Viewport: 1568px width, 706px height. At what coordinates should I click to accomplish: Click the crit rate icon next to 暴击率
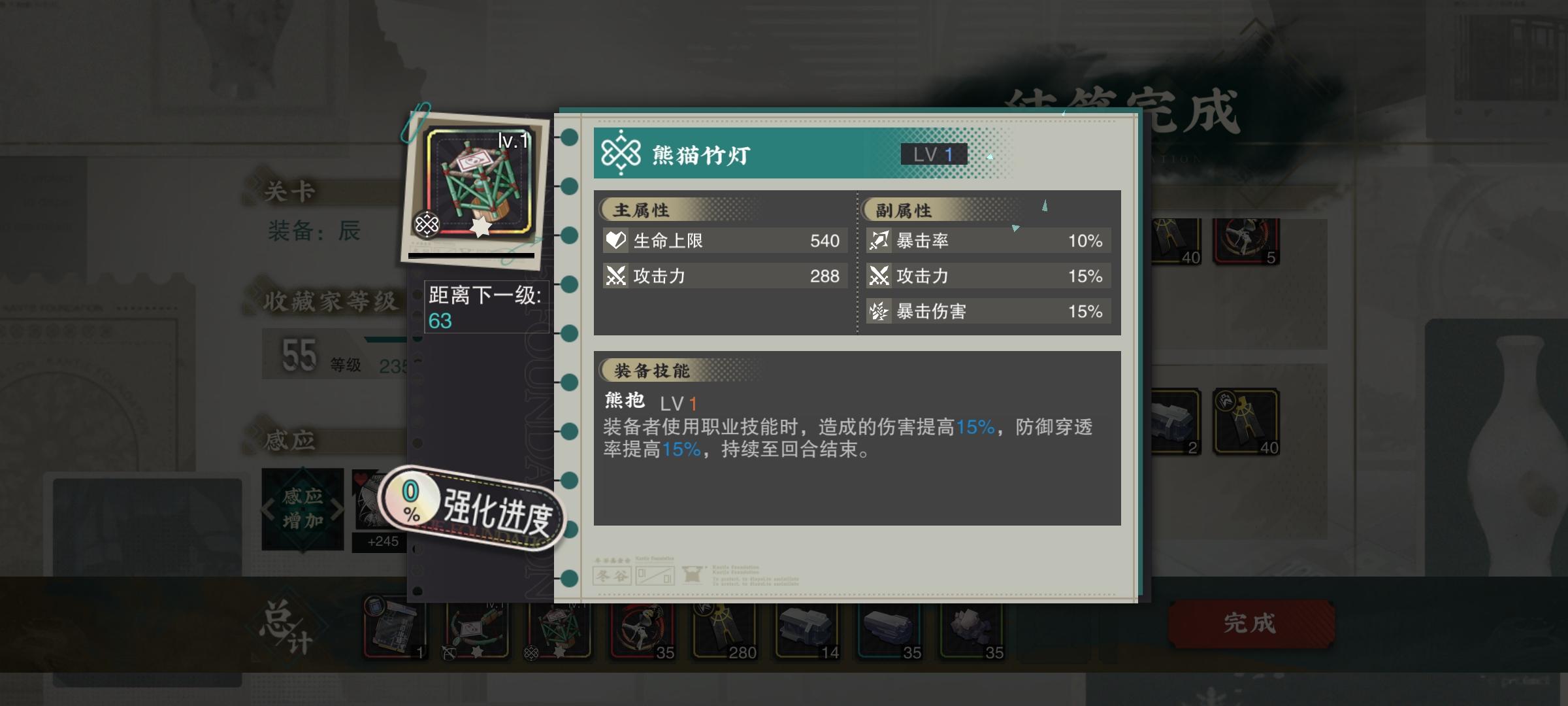pyautogui.click(x=879, y=241)
